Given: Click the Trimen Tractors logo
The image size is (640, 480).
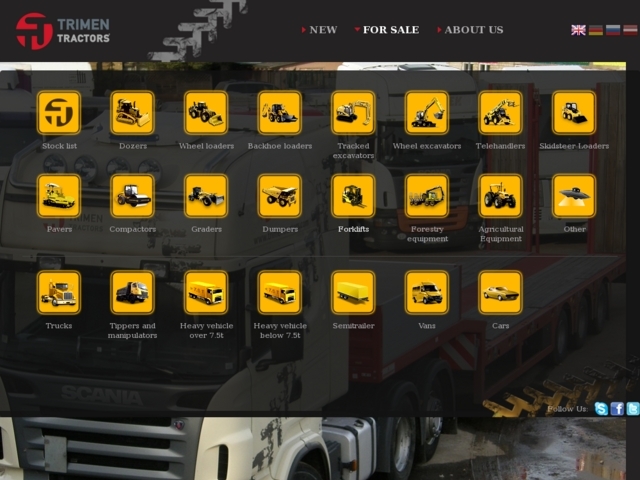Looking at the screenshot, I should [62, 30].
